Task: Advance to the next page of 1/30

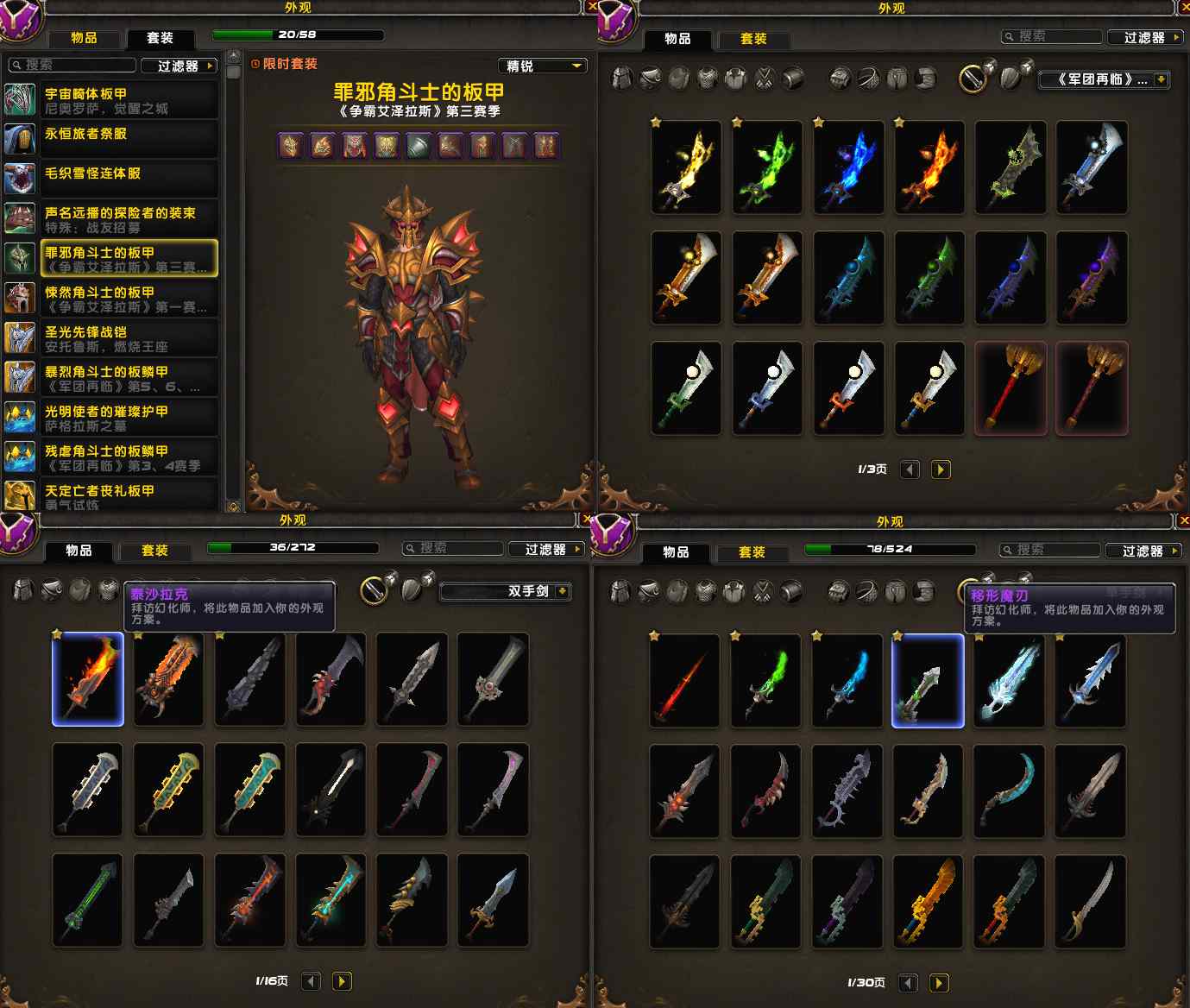Action: 939,983
